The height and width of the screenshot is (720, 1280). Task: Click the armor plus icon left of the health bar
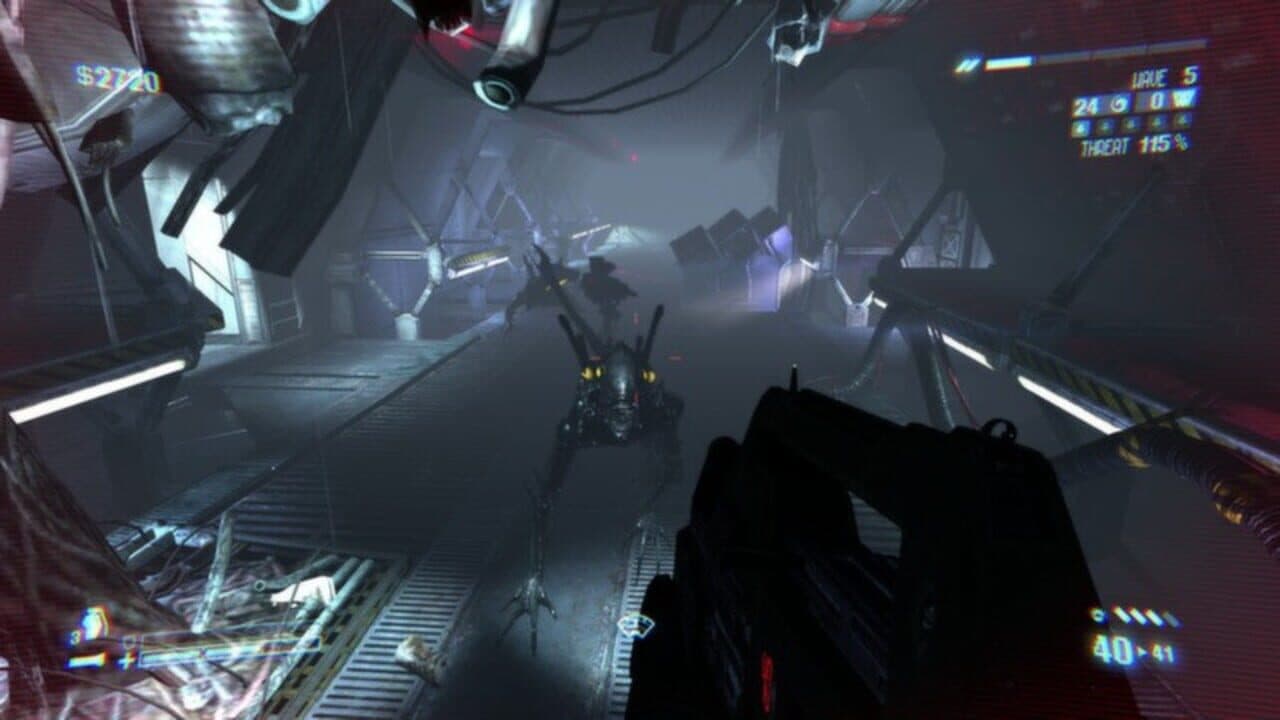[x=128, y=661]
